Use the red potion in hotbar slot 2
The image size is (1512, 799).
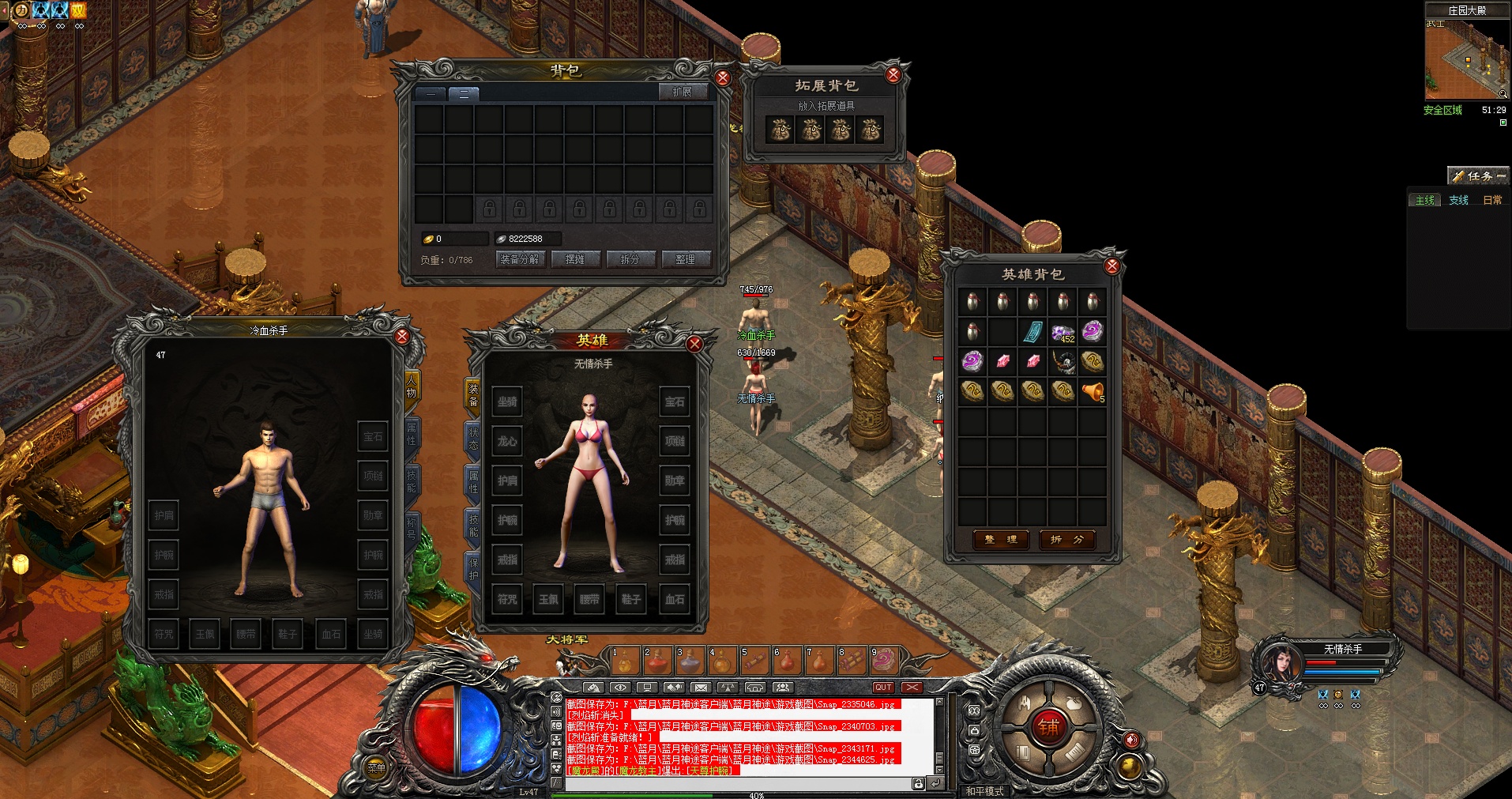tap(657, 661)
